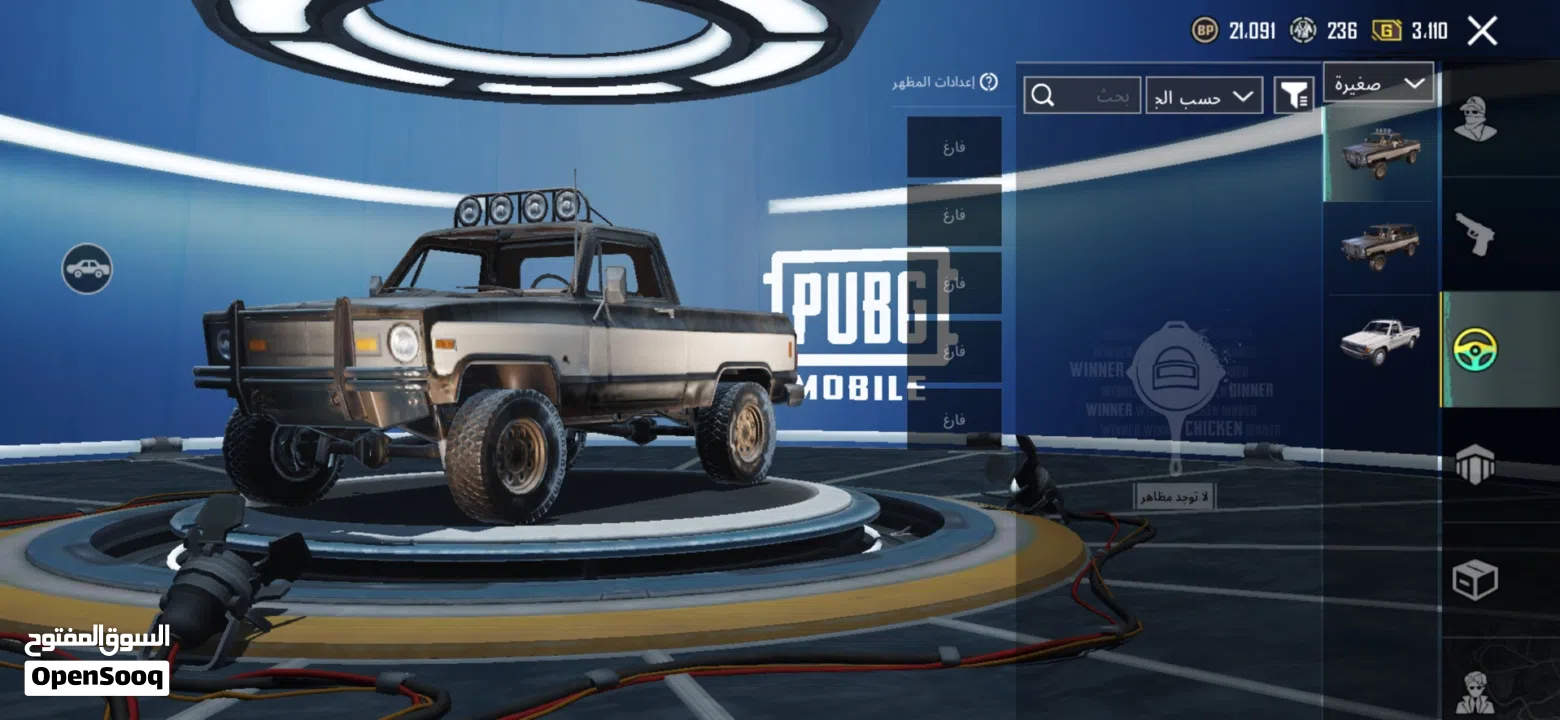Tap the BP coin balance icon
1560x720 pixels.
[1204, 31]
